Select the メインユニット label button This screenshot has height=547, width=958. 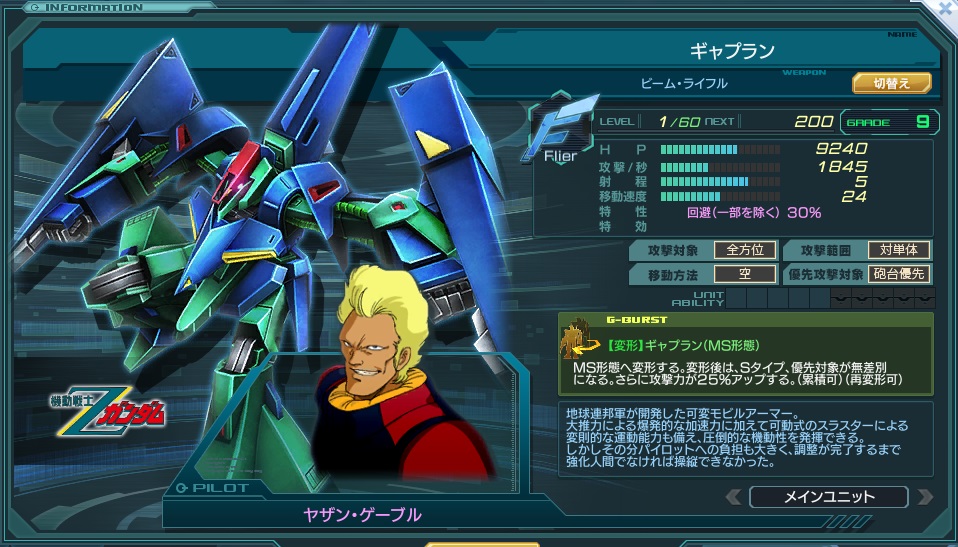pos(828,497)
